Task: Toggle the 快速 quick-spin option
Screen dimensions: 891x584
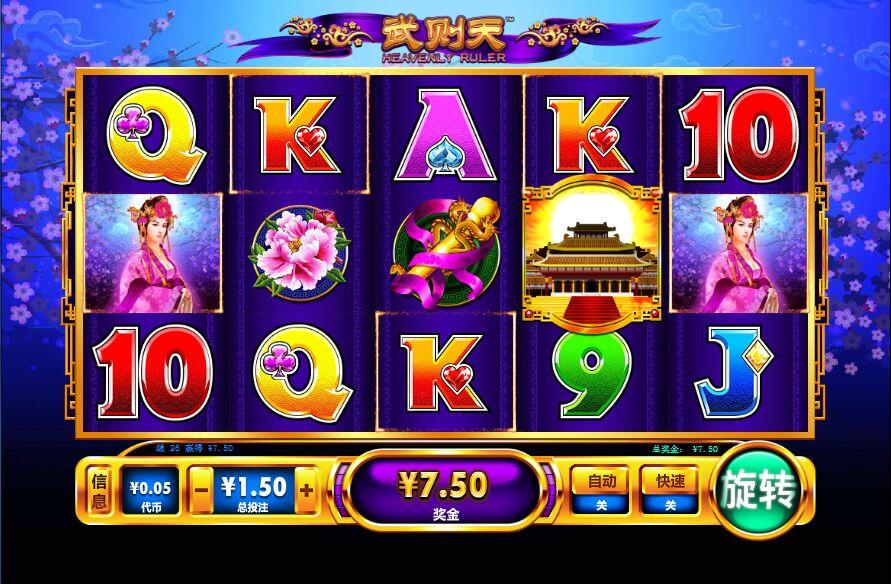Action: coord(670,490)
